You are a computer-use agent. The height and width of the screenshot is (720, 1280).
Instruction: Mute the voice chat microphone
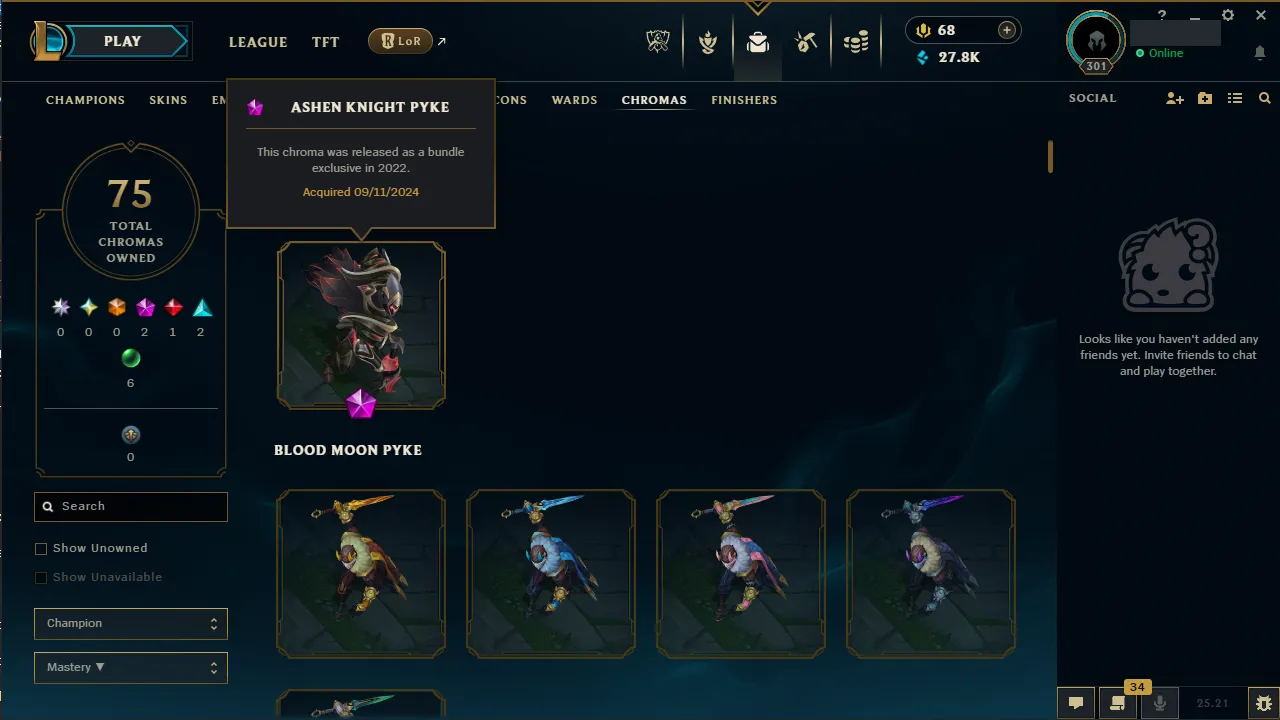click(x=1159, y=703)
